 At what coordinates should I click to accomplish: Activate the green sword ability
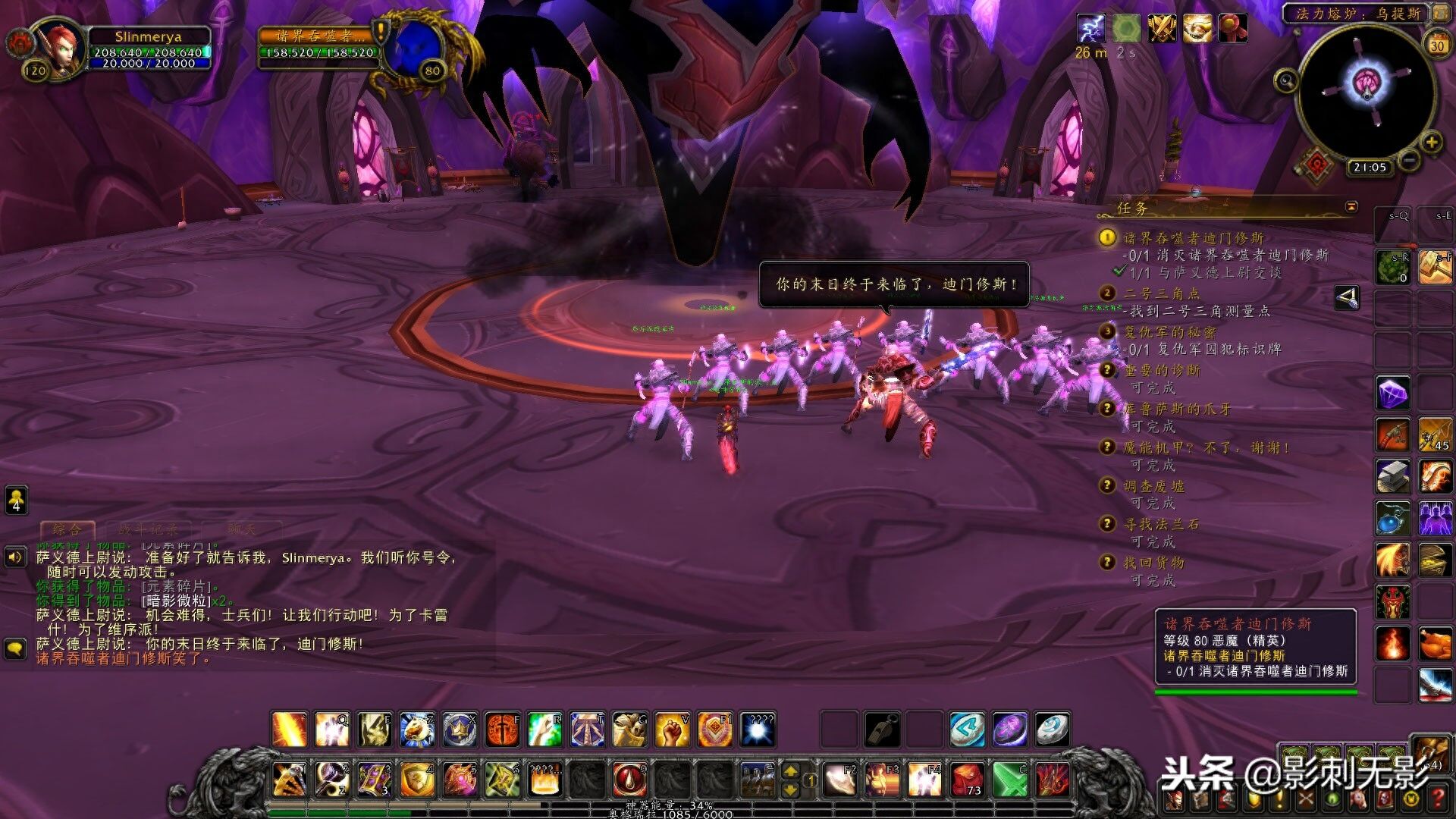[1010, 780]
